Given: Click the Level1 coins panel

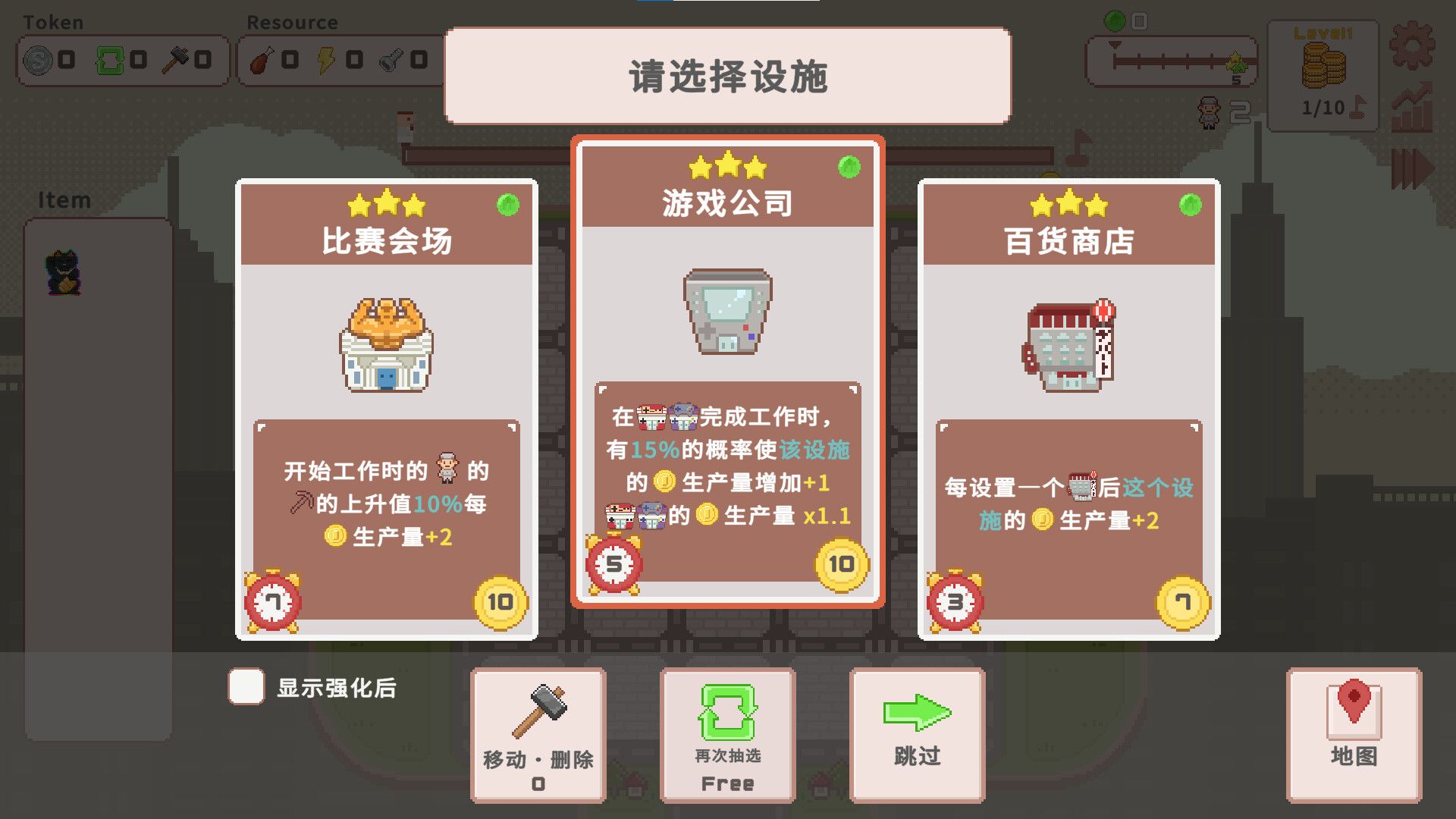Looking at the screenshot, I should [1323, 72].
